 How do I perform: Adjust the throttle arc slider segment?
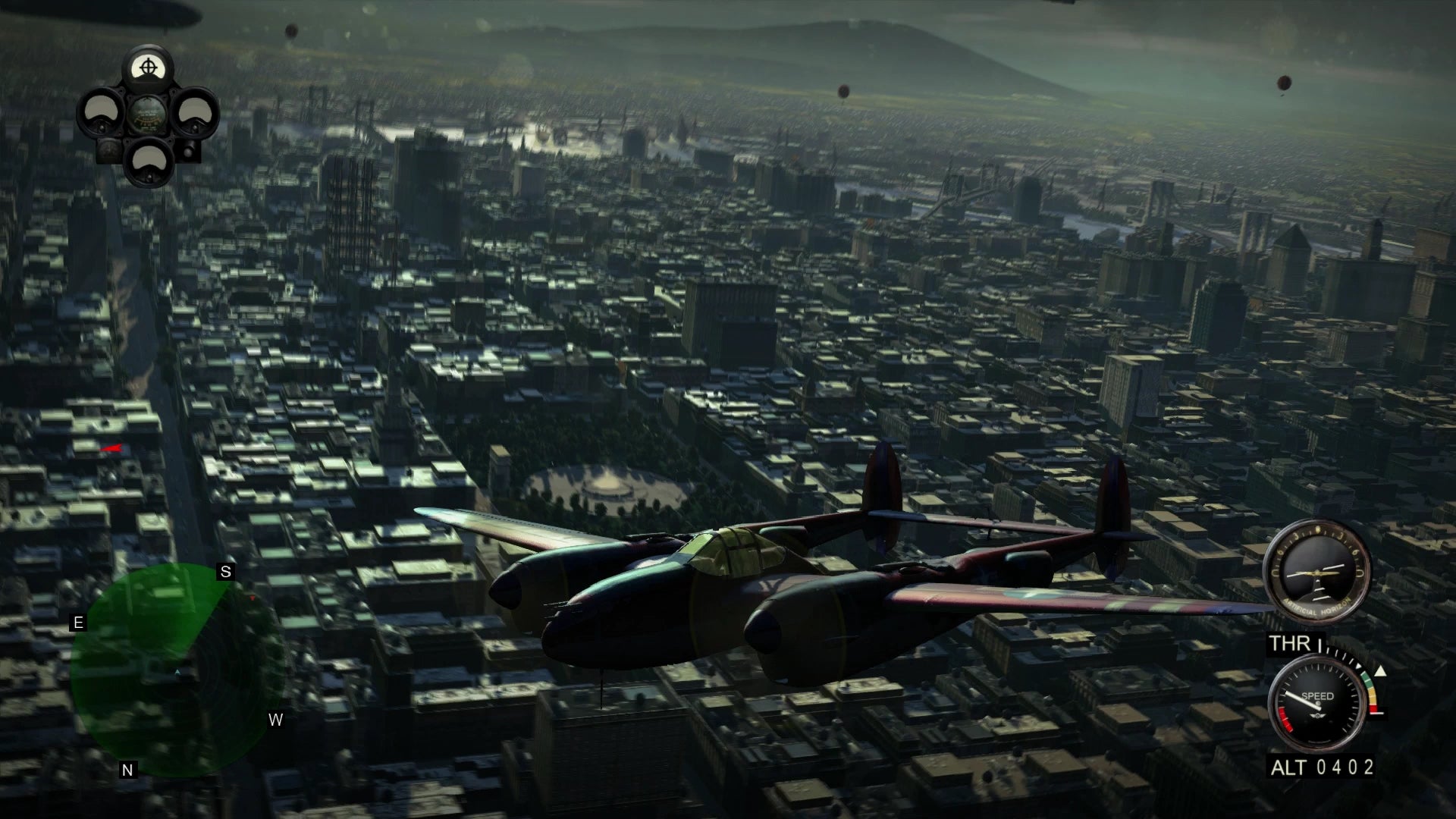pyautogui.click(x=1369, y=689)
